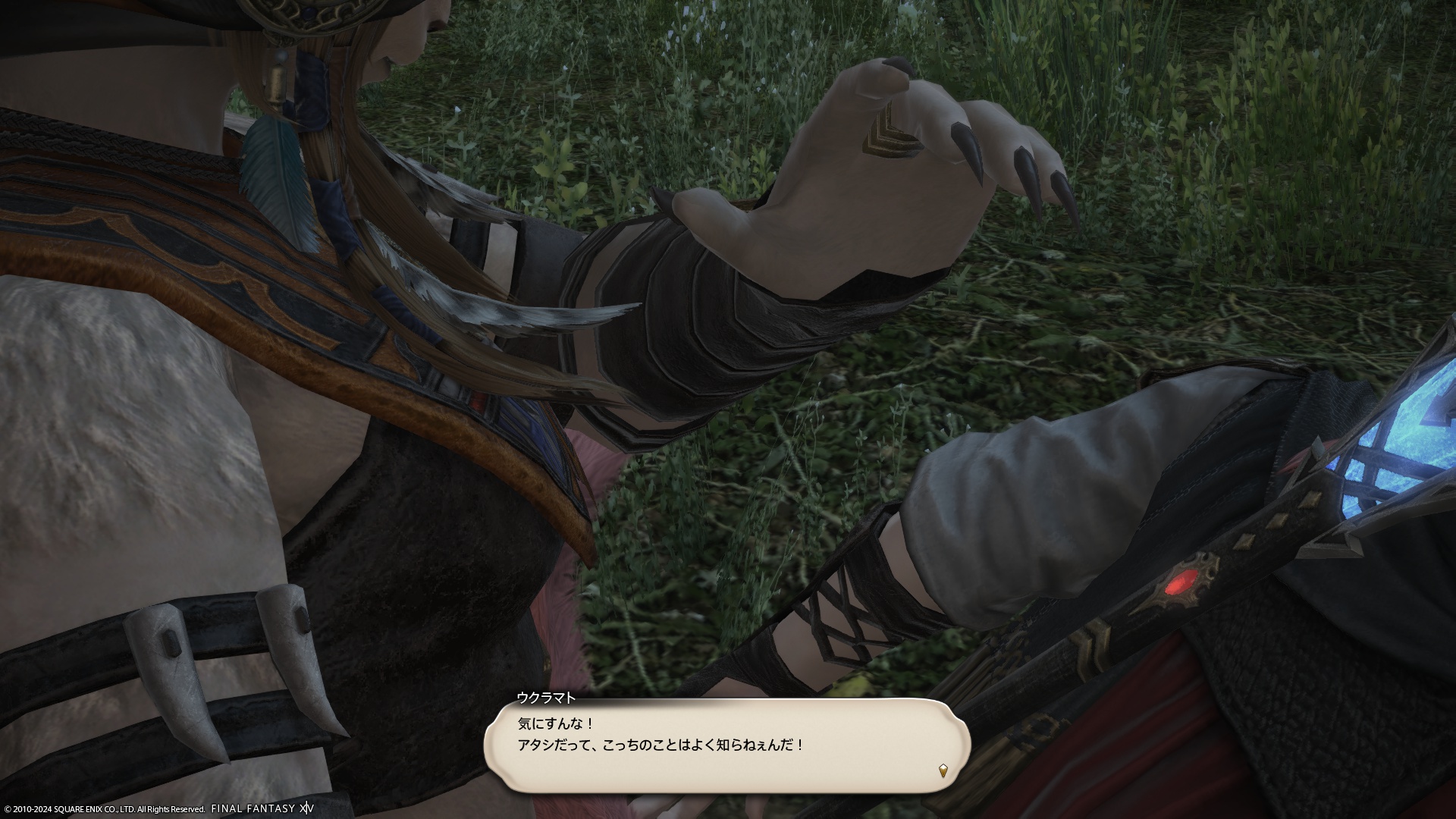Click the dialogue continue arrow indicator
Viewport: 1456px width, 819px height.
click(943, 771)
